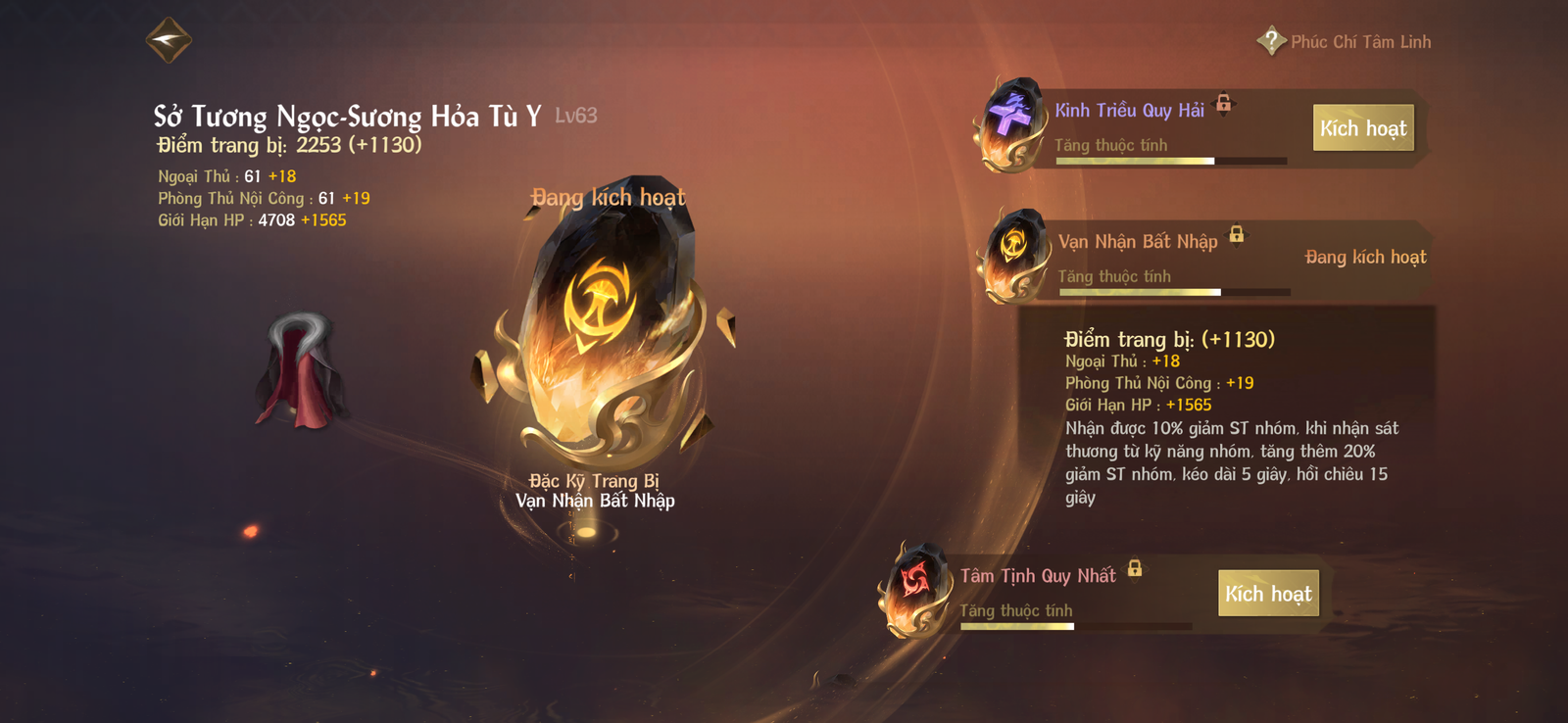Open the Phúc Chí Tâm Linh help icon
This screenshot has height=723, width=1568.
click(1270, 41)
